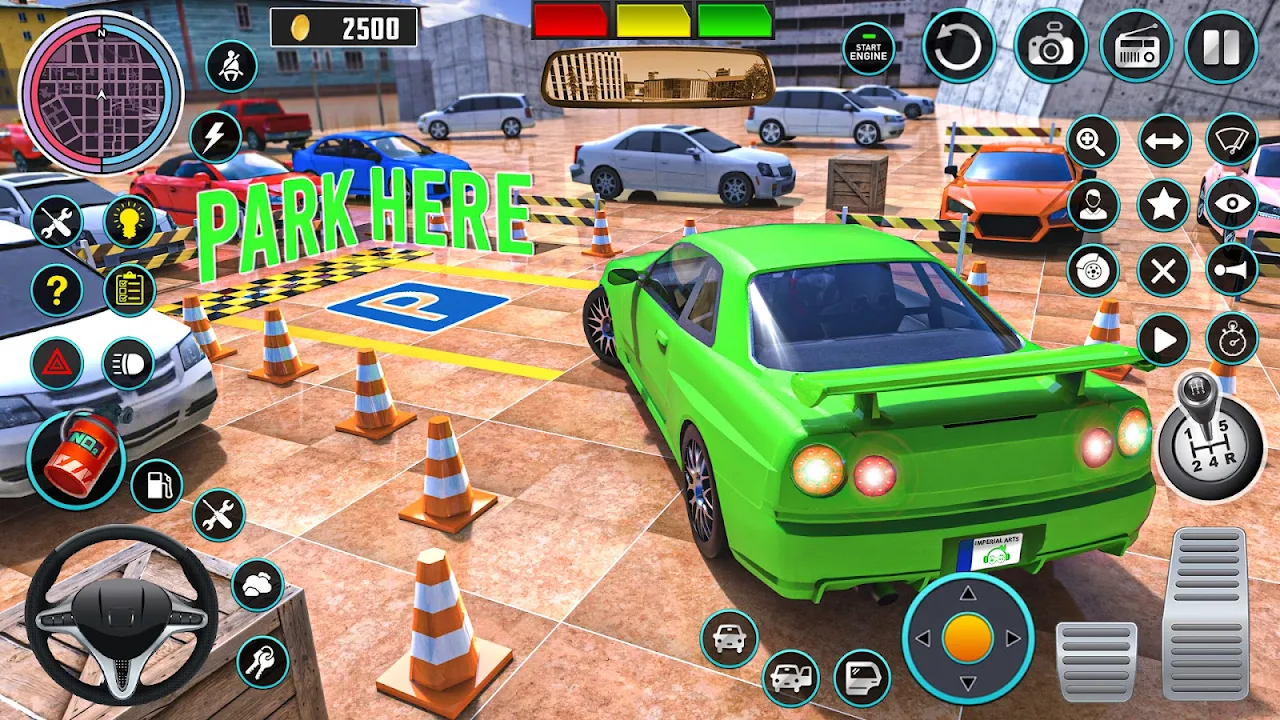This screenshot has width=1280, height=720.
Task: Switch on the headlights
Action: (x=128, y=363)
